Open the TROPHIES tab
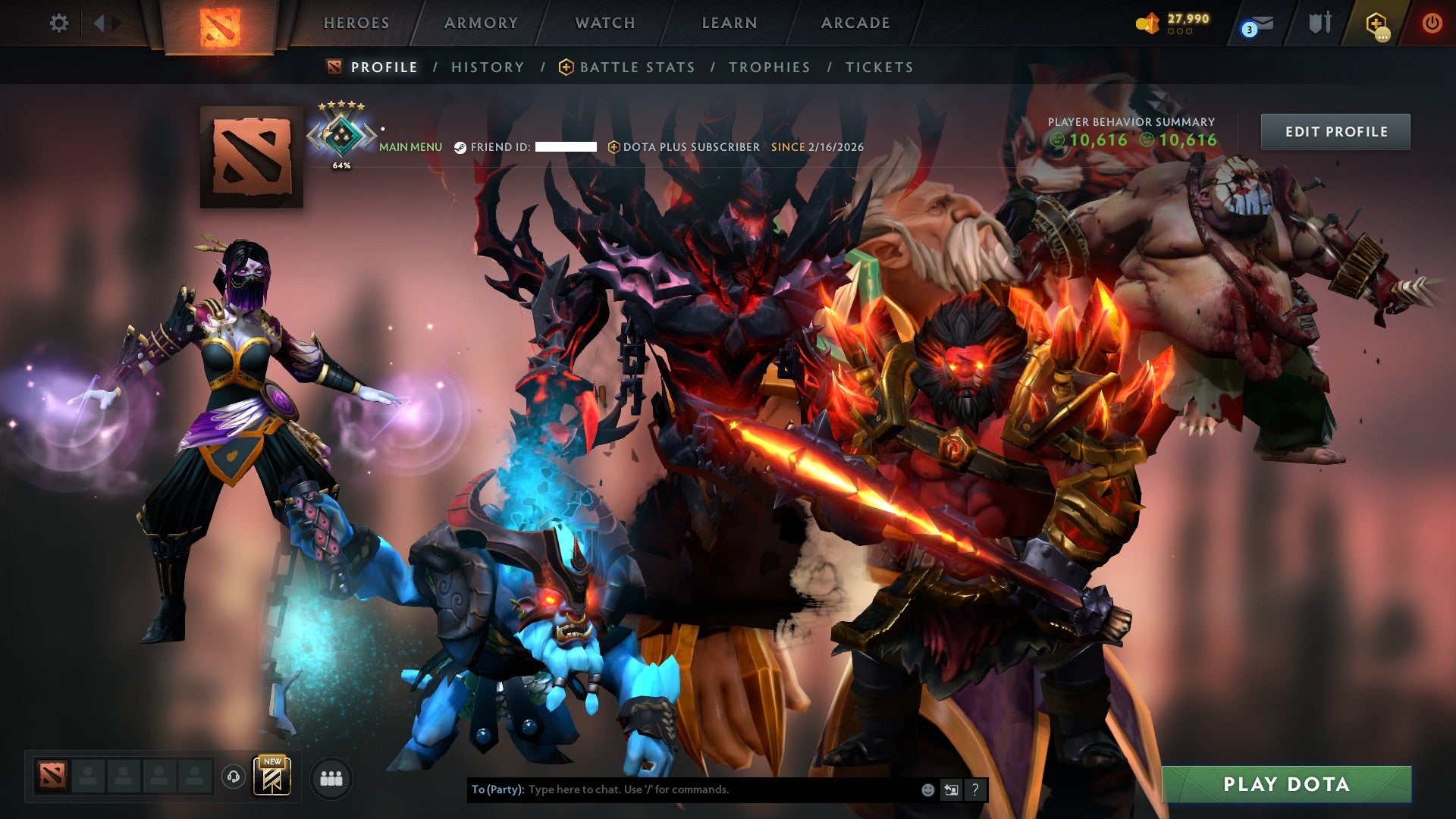 (x=768, y=67)
